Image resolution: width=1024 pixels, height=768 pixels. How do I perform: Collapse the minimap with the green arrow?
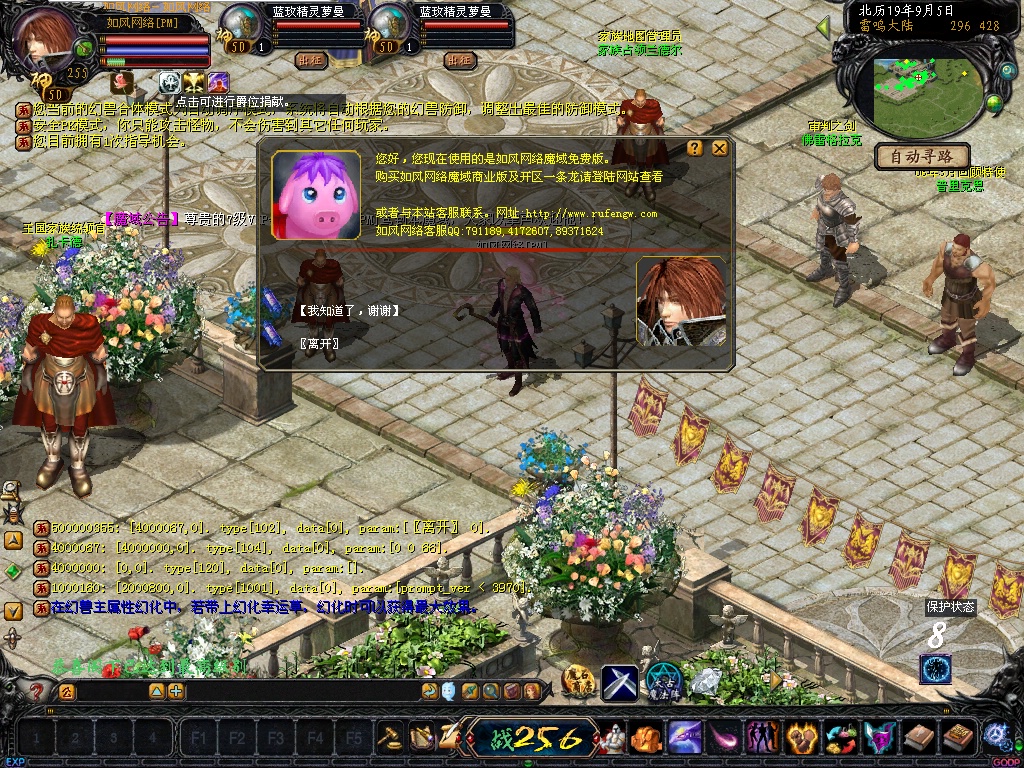click(x=823, y=28)
